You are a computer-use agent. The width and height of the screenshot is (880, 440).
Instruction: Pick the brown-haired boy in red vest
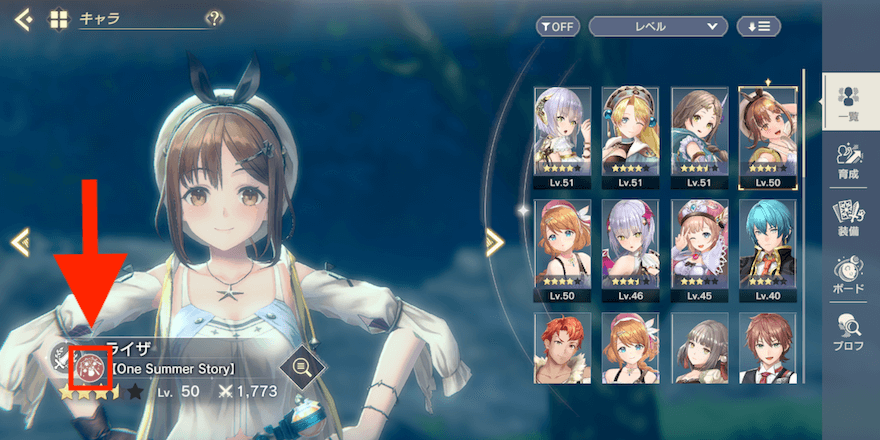[767, 349]
